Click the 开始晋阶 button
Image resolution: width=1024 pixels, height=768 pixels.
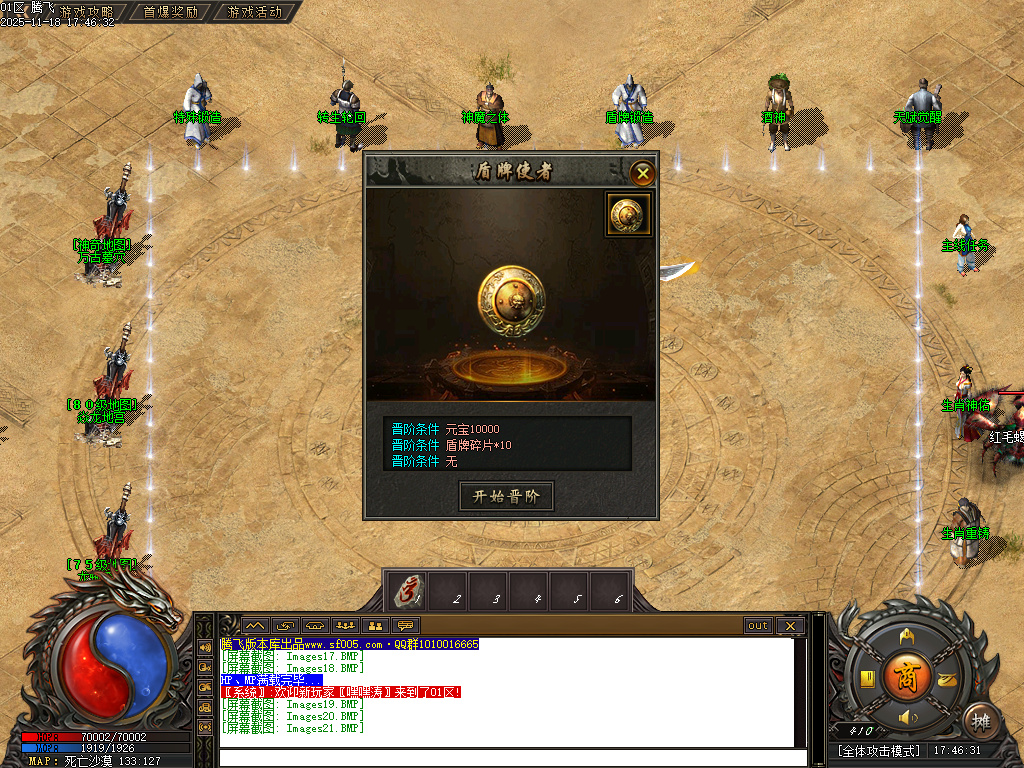(506, 497)
